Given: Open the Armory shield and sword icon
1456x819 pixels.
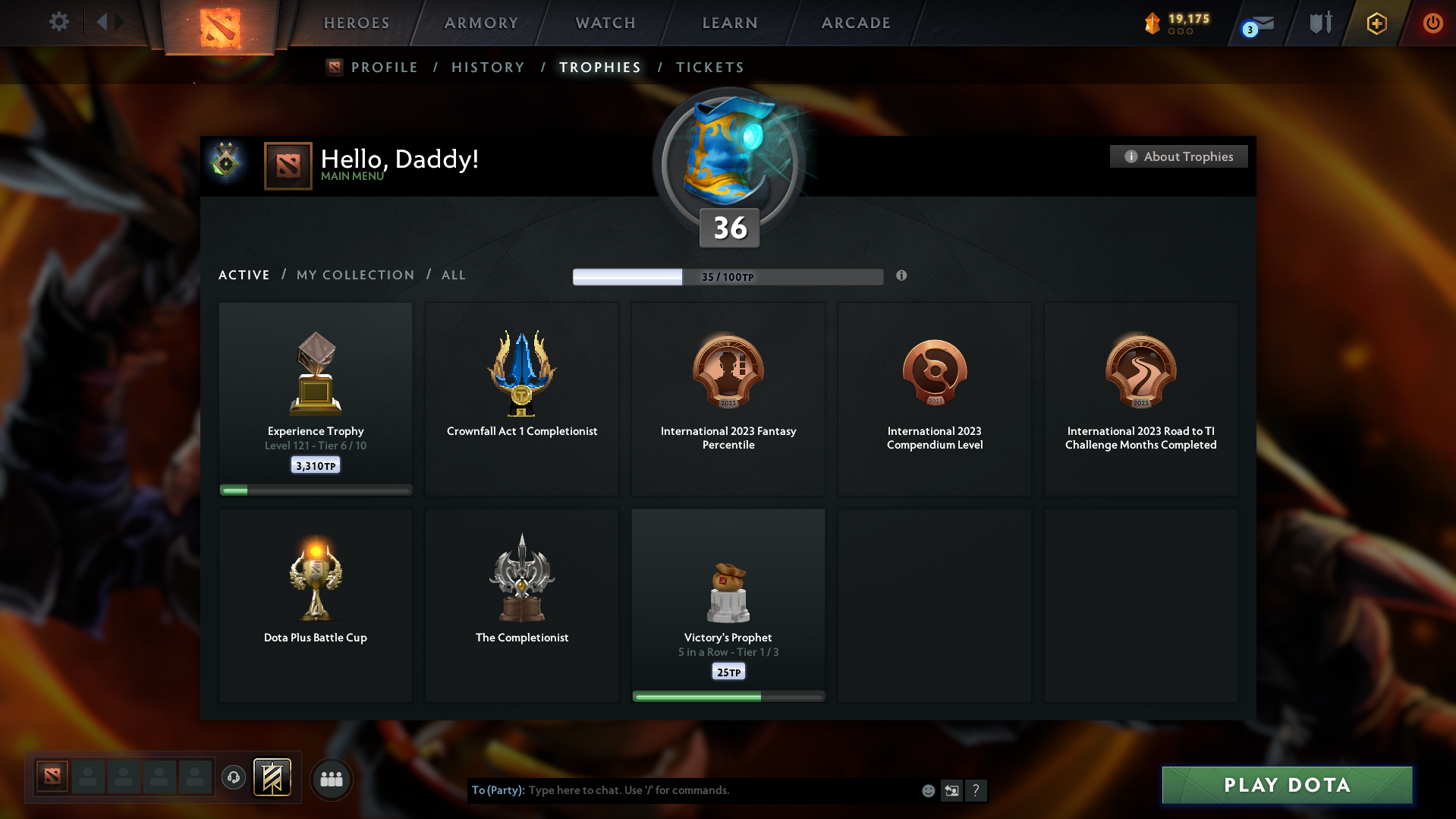Looking at the screenshot, I should click(x=1319, y=22).
